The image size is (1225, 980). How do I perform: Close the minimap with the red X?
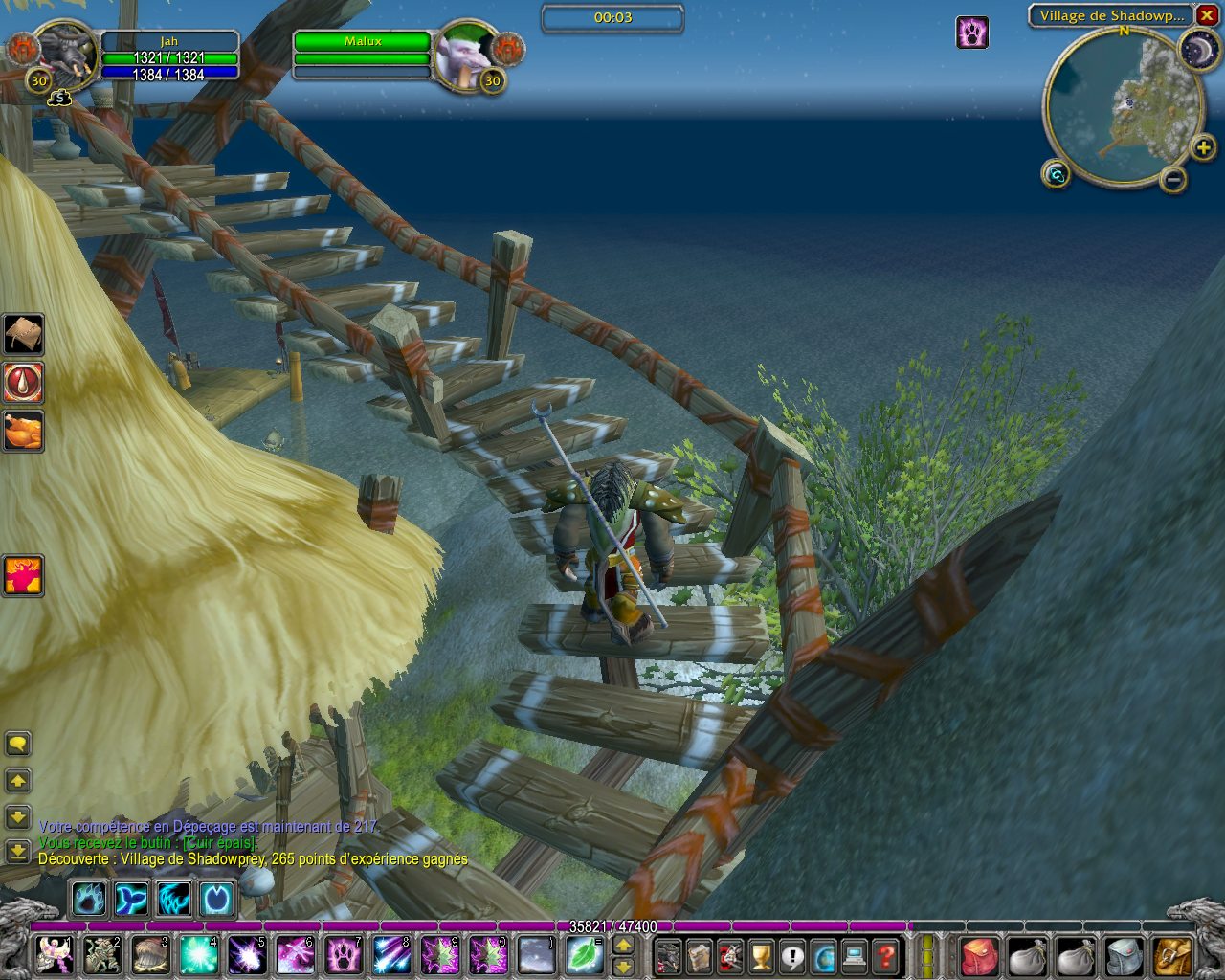point(1206,15)
